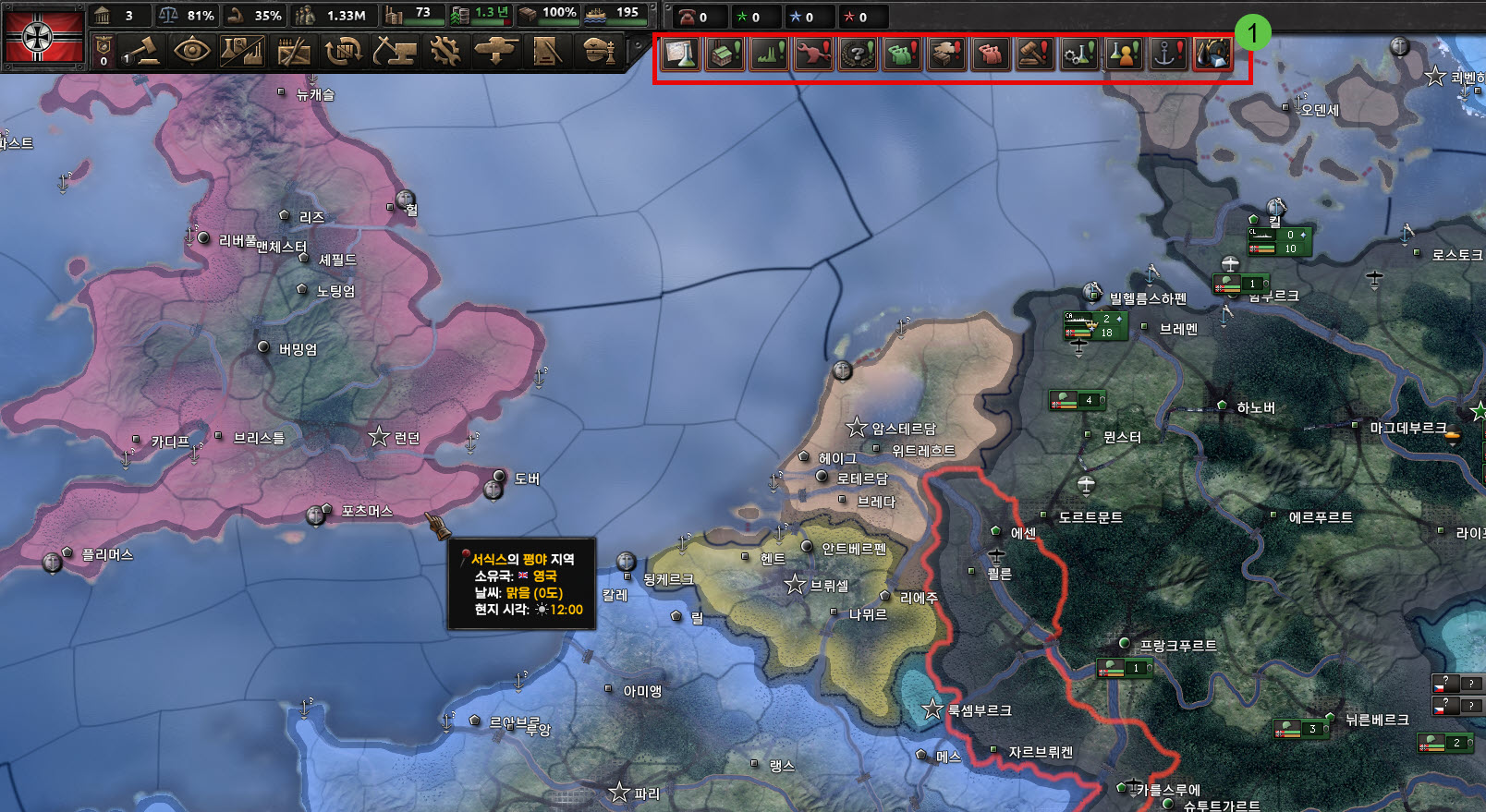1486x812 pixels.
Task: Open the German national flag menu
Action: tap(43, 36)
